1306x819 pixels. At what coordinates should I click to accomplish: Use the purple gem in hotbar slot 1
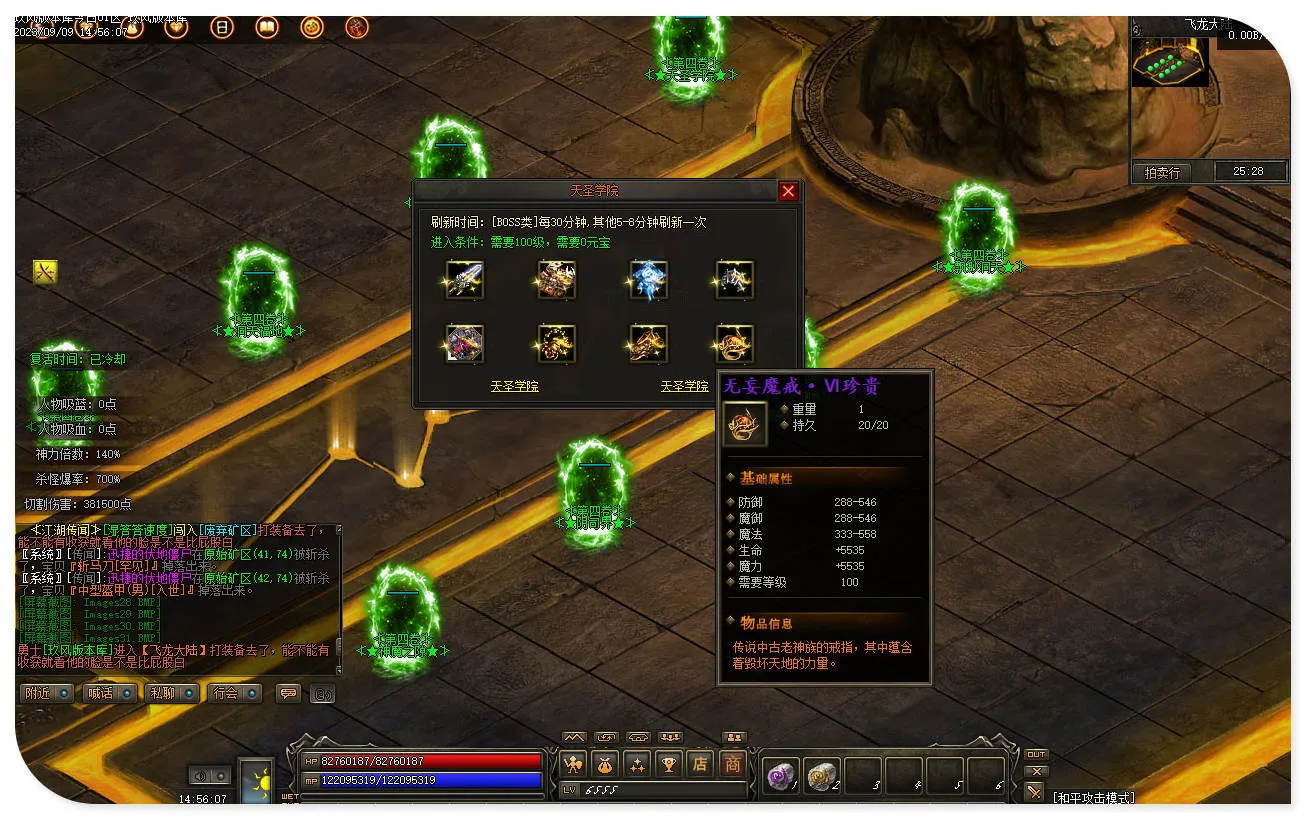(779, 775)
